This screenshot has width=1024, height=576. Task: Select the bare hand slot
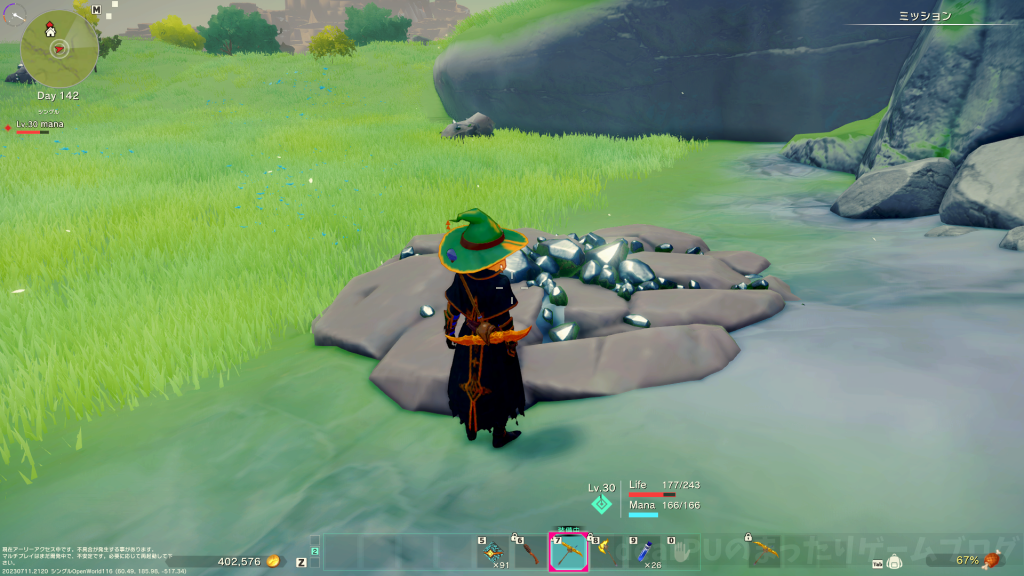pyautogui.click(x=683, y=552)
